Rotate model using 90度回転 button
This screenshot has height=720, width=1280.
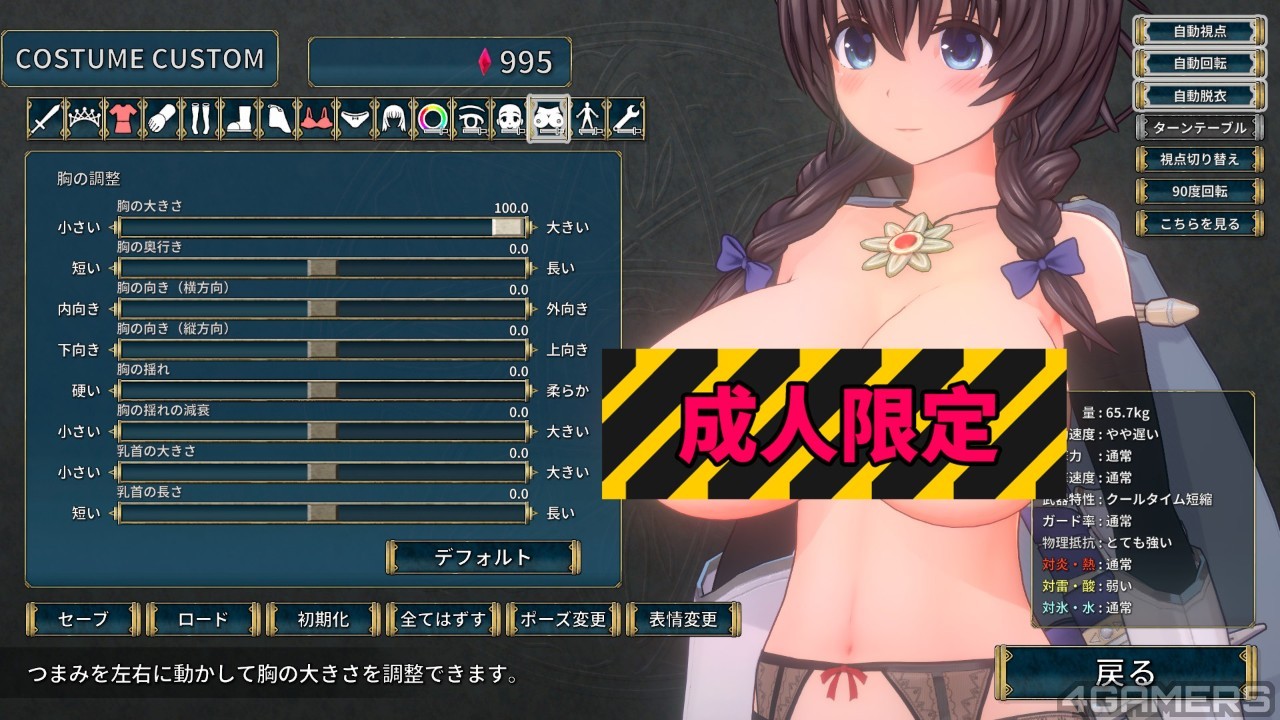(1199, 191)
